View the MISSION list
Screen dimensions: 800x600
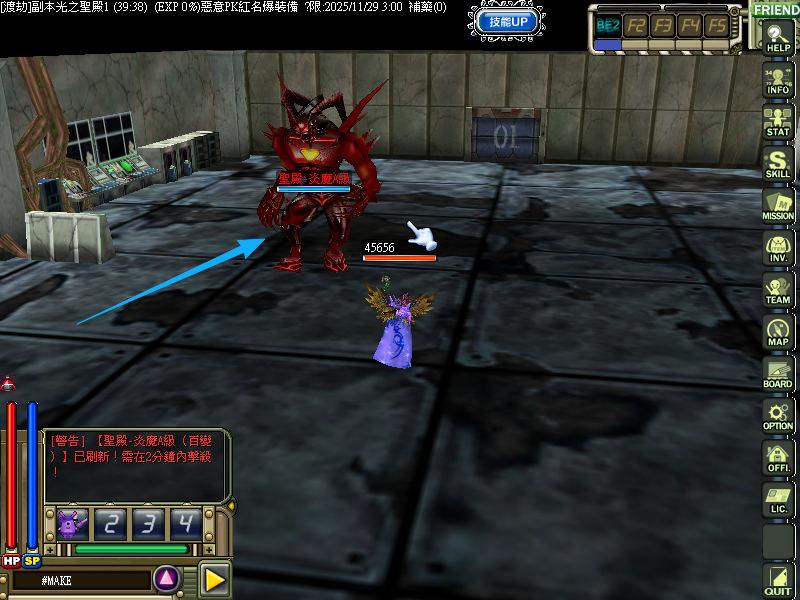[778, 204]
